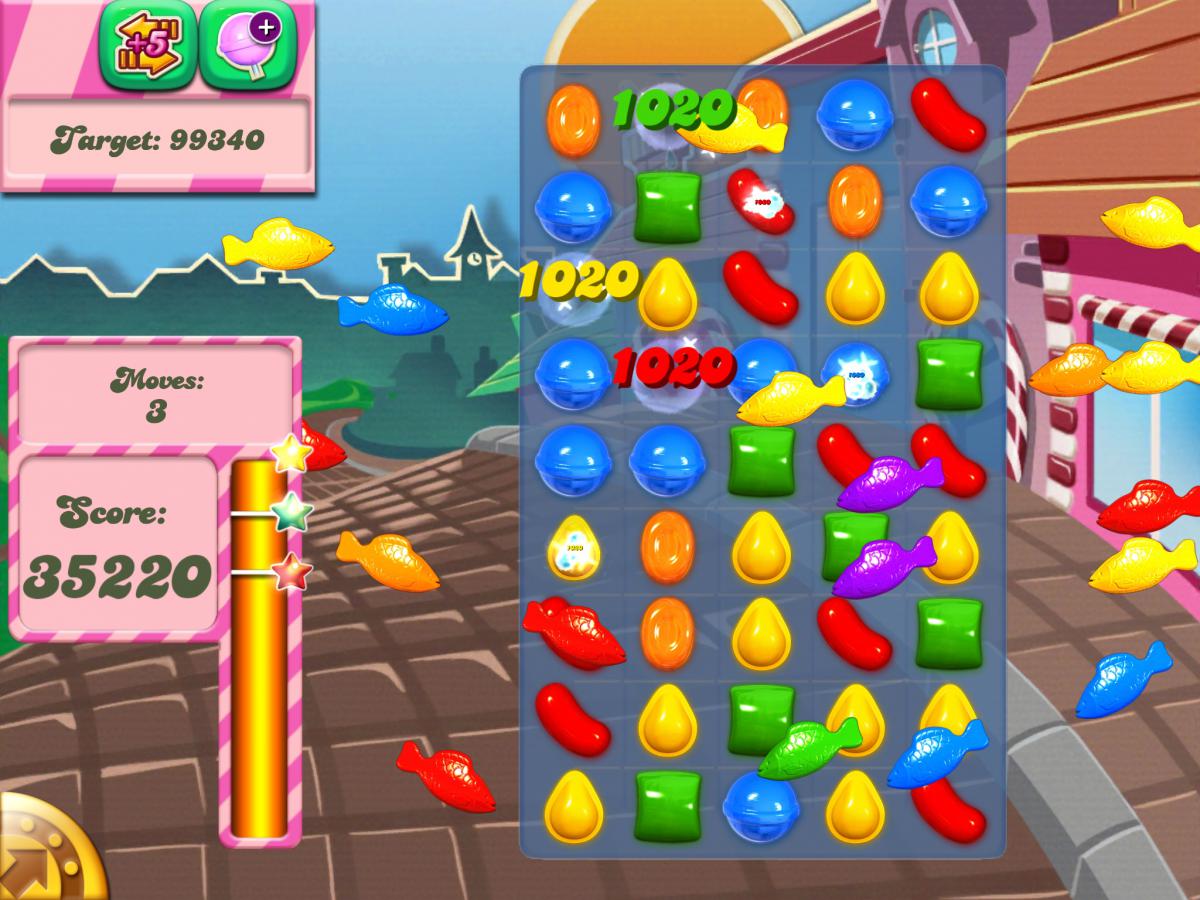Choose the sparkling red jelly bean

coord(760,201)
